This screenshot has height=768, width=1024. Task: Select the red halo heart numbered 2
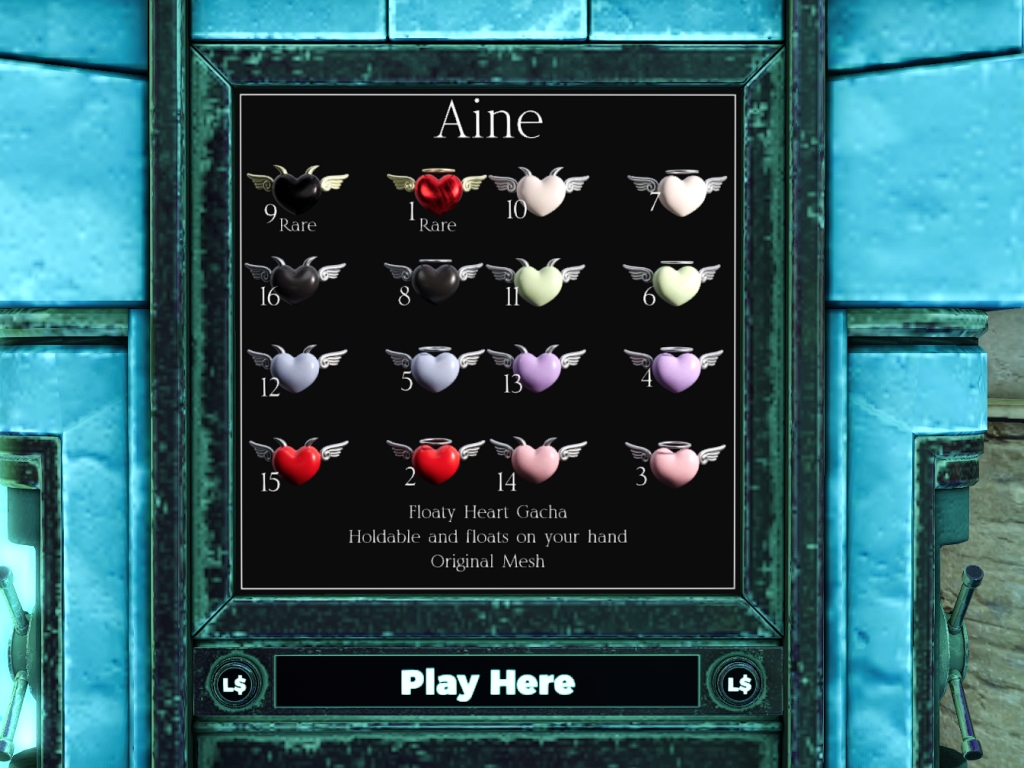436,462
